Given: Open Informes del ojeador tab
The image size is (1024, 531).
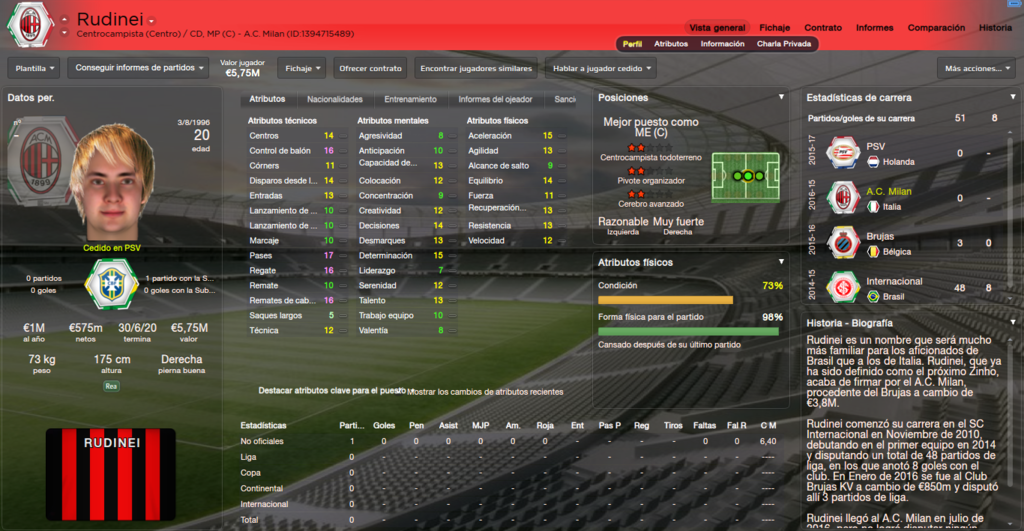Looking at the screenshot, I should (x=495, y=99).
